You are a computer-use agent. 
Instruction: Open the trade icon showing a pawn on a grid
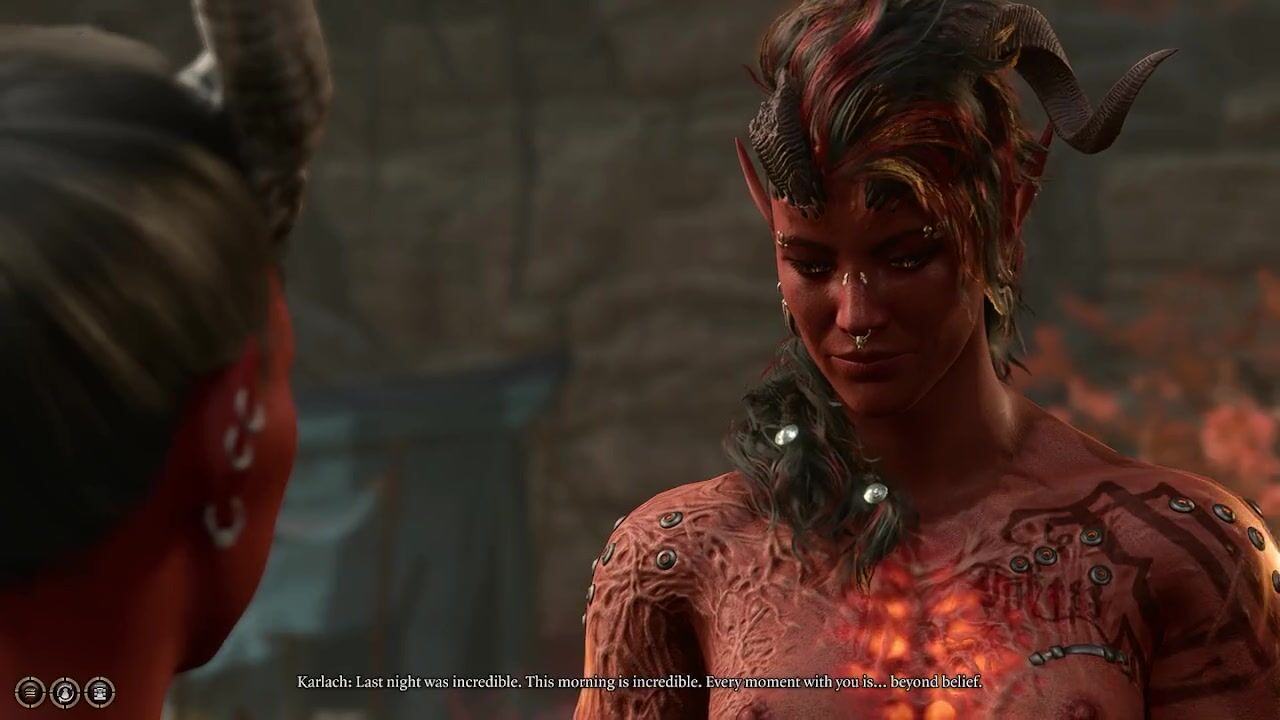(99, 691)
